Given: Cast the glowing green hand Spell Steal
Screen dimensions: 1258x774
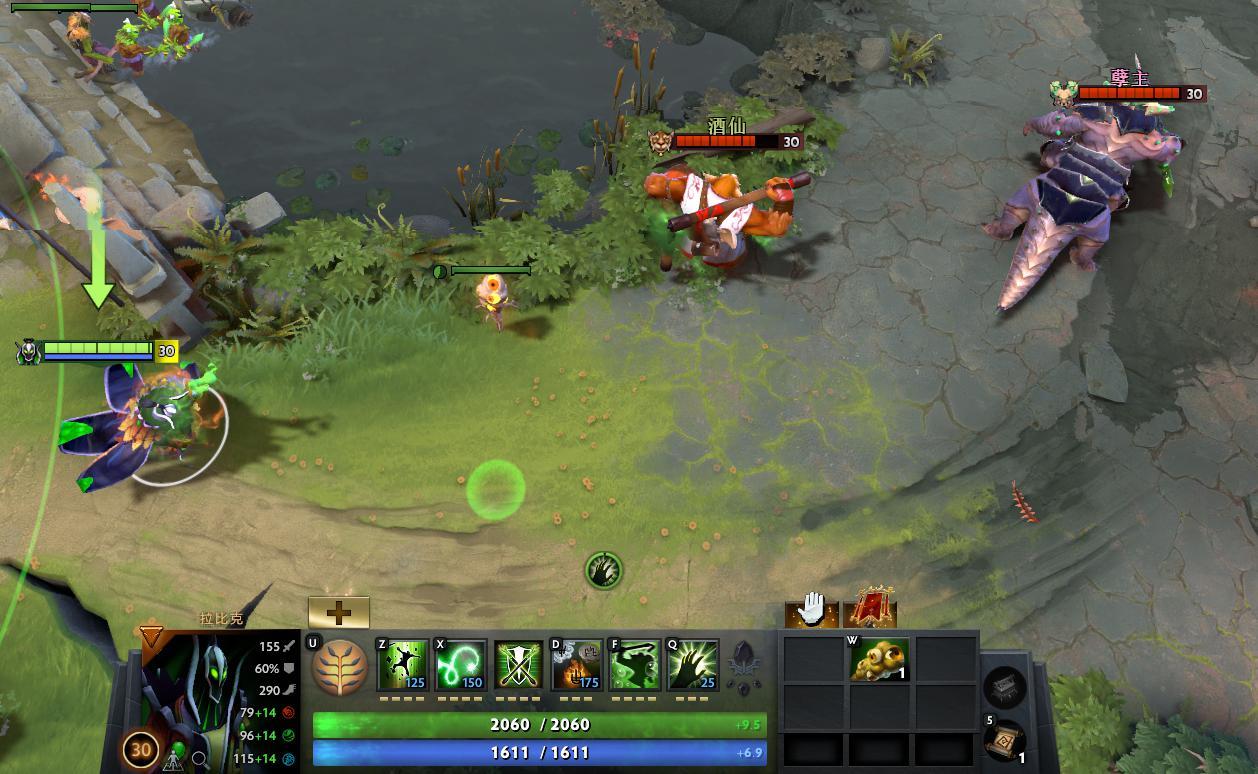Looking at the screenshot, I should (x=693, y=665).
